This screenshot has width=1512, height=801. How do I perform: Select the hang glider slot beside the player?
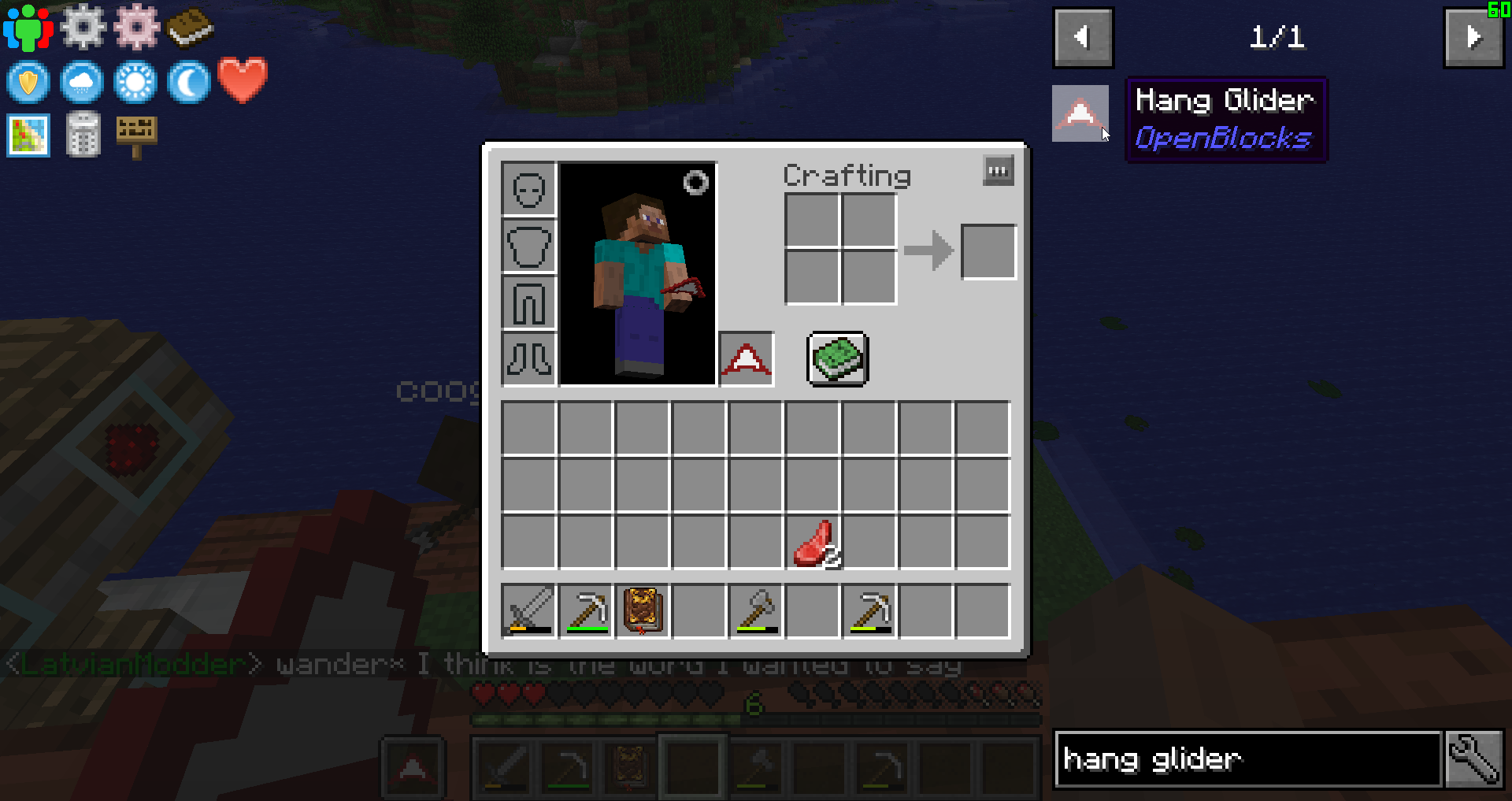[x=746, y=359]
